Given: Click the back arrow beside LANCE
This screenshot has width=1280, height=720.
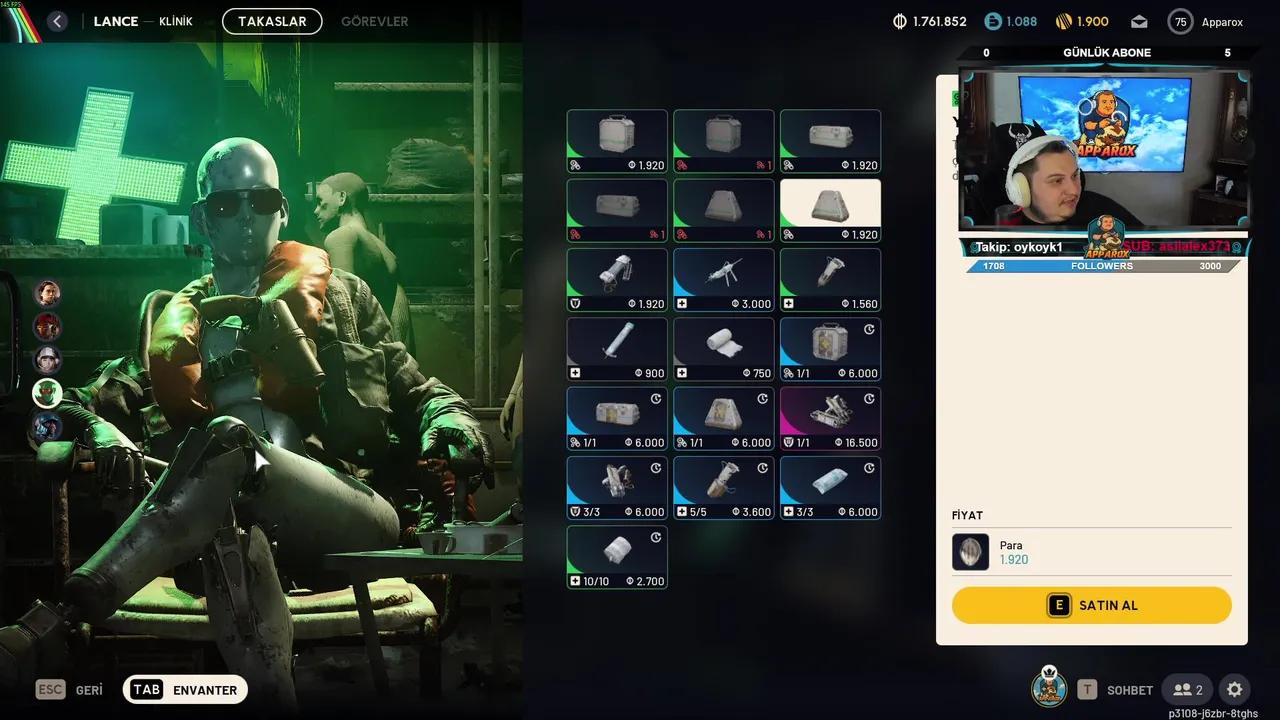Looking at the screenshot, I should [57, 20].
